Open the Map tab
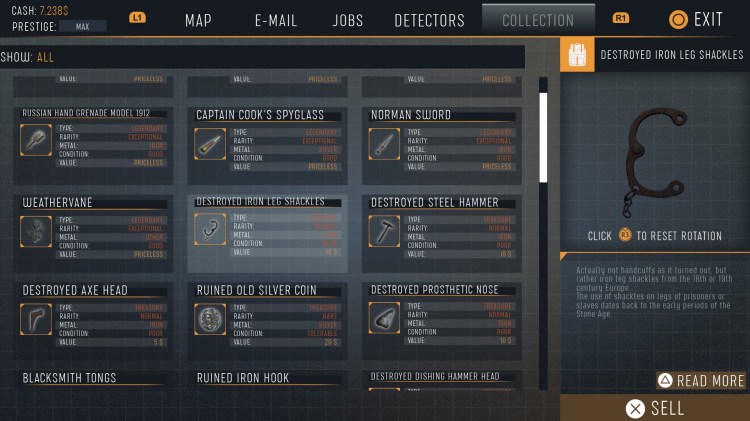Viewport: 750px width, 421px height. click(198, 20)
